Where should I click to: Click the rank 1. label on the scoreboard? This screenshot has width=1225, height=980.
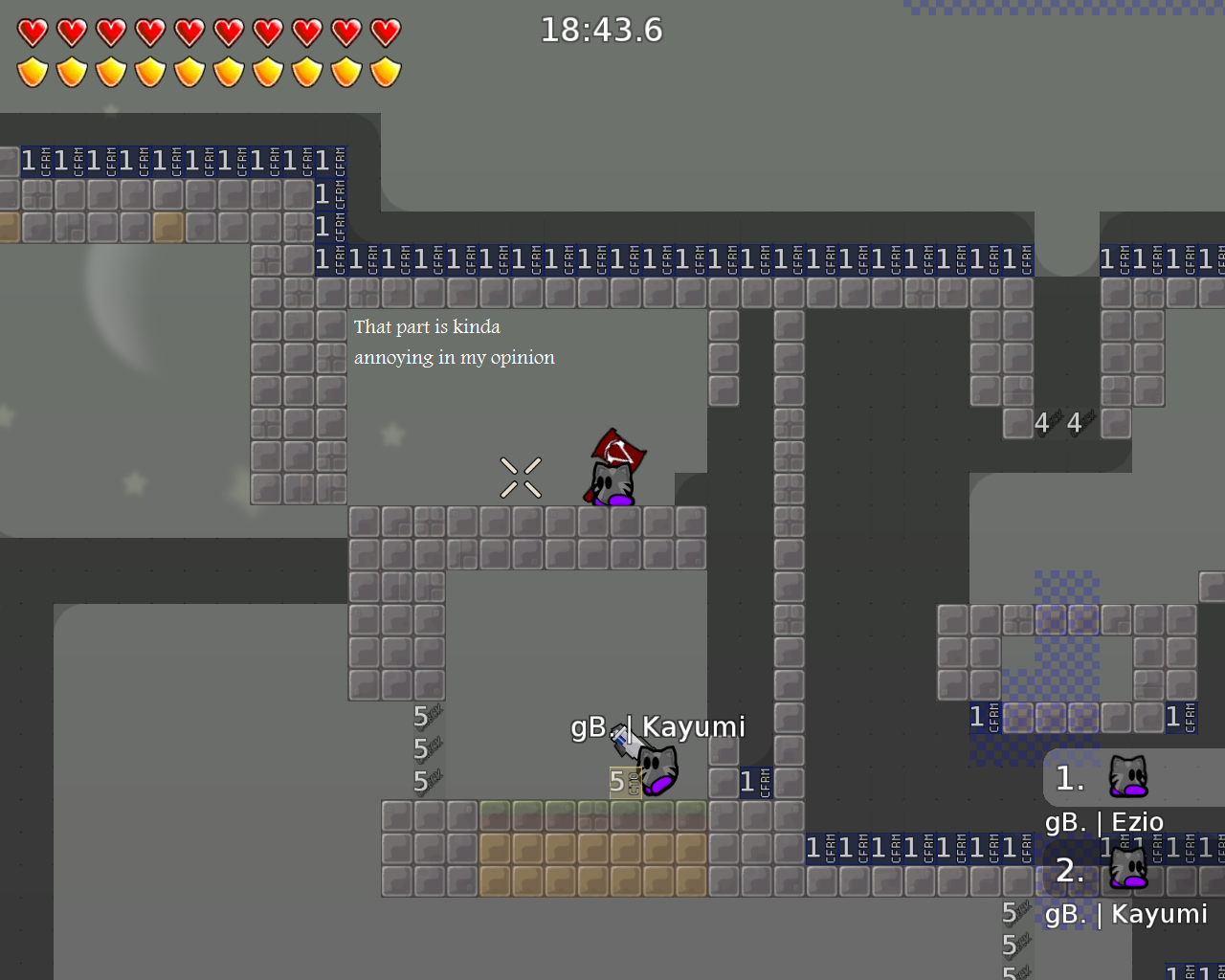point(1069,778)
